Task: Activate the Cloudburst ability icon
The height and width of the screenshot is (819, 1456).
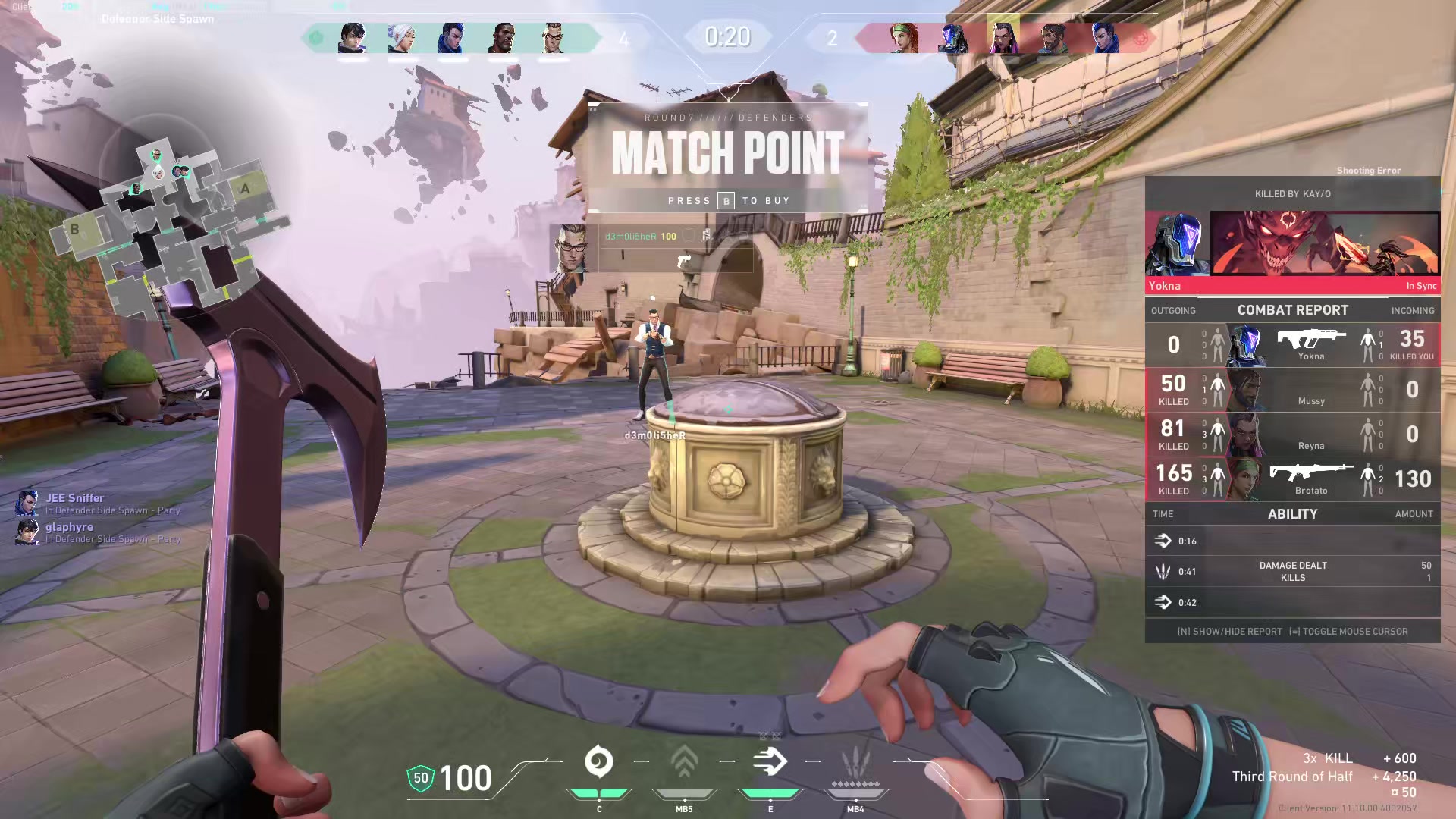Action: tap(598, 763)
